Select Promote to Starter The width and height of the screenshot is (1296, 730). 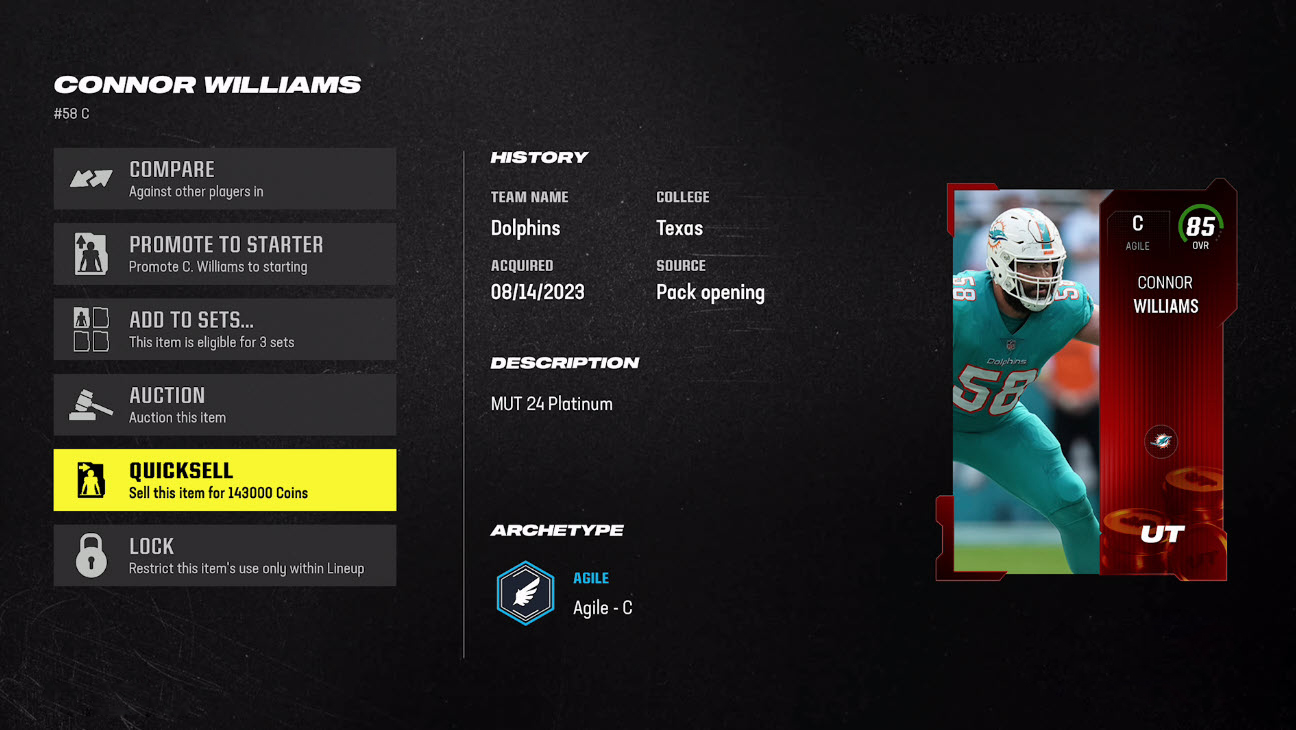(x=225, y=254)
